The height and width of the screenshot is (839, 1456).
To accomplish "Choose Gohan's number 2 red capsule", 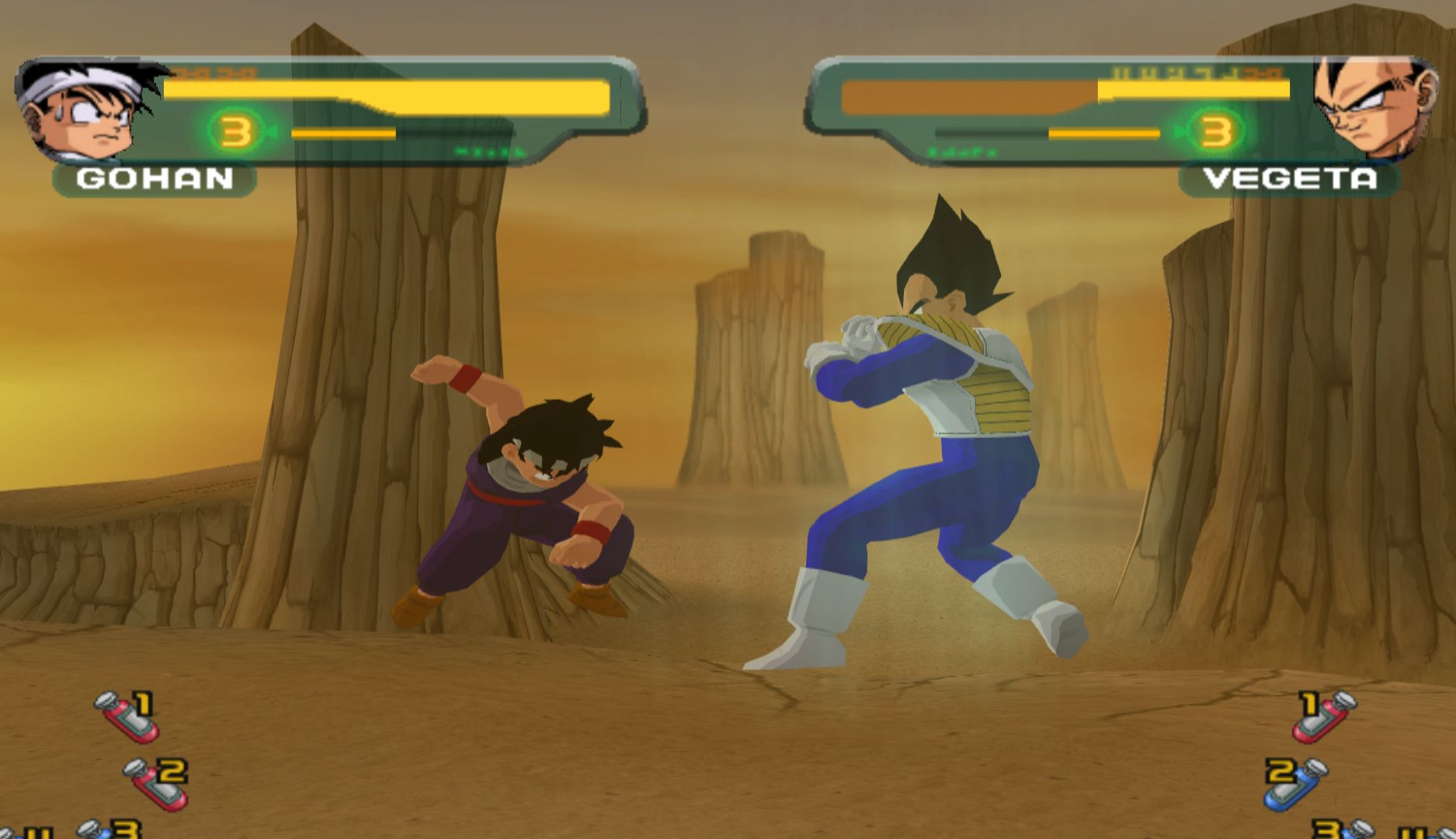I will [x=158, y=783].
